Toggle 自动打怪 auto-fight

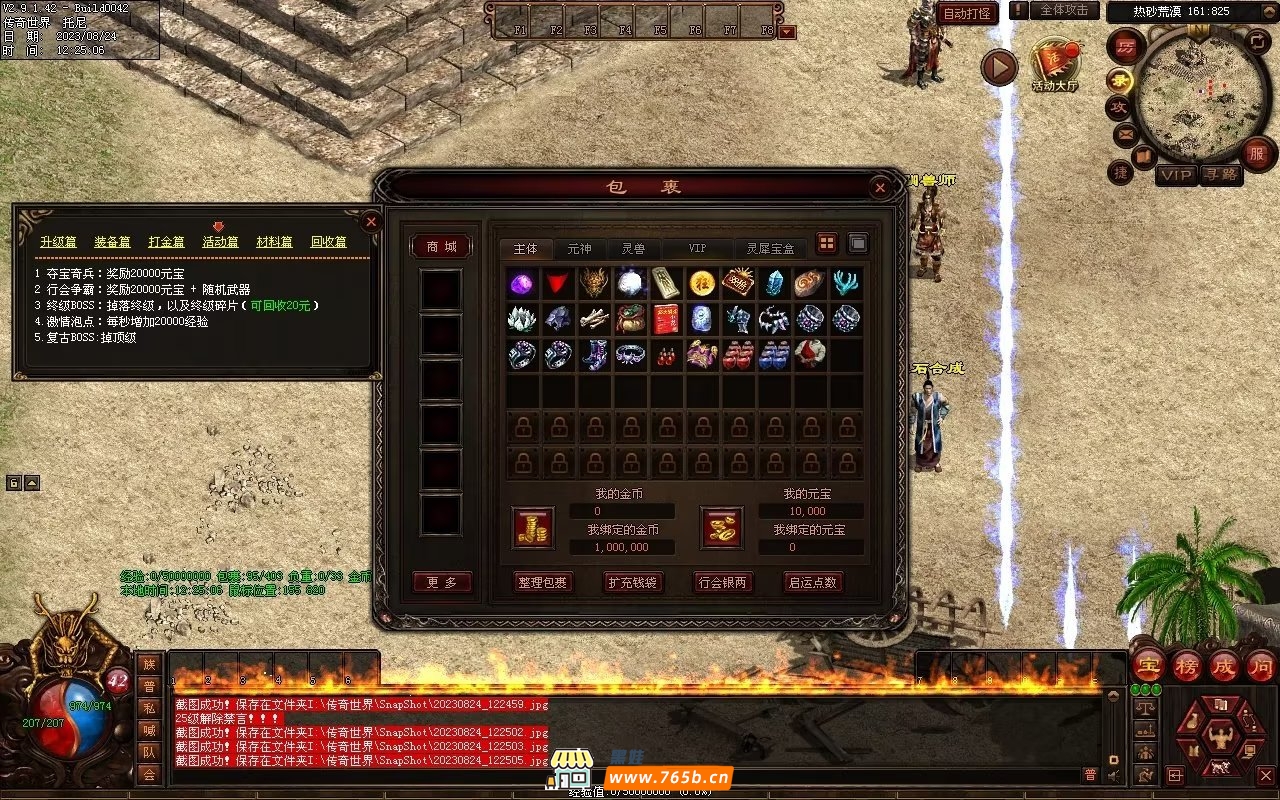point(968,13)
